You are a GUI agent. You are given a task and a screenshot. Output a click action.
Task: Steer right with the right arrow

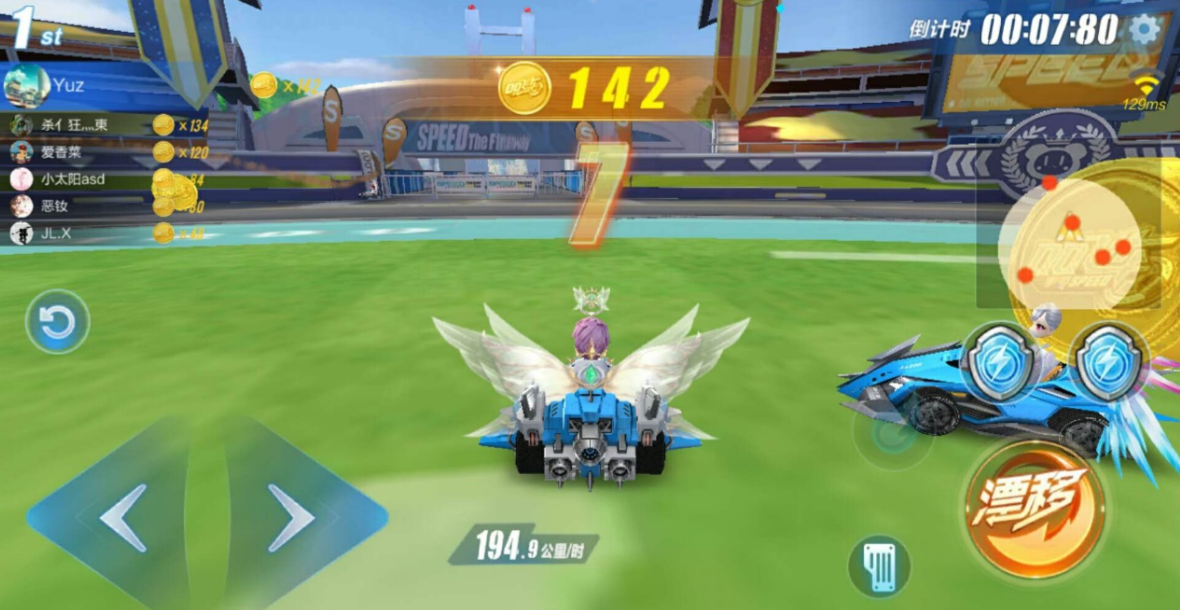point(292,517)
